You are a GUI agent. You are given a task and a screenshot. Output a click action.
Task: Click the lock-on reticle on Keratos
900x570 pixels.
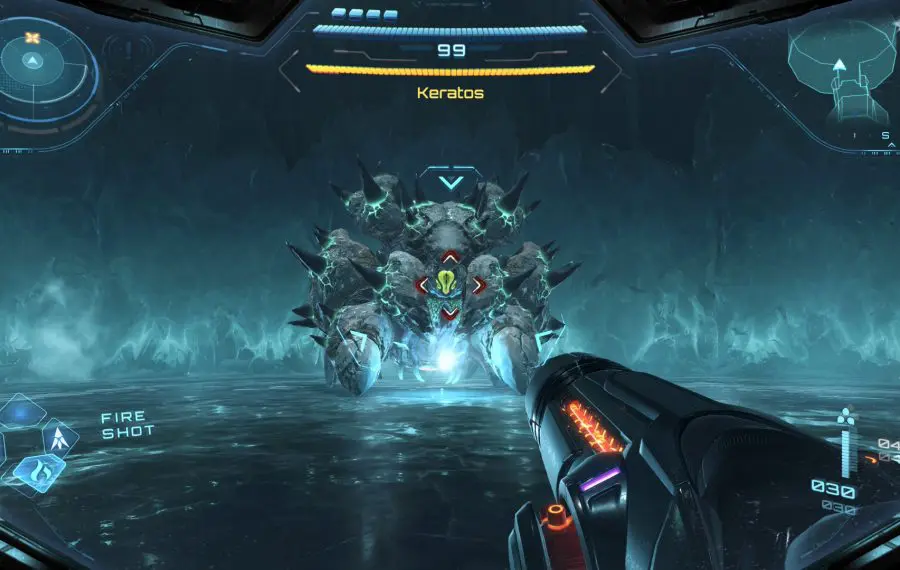(450, 286)
